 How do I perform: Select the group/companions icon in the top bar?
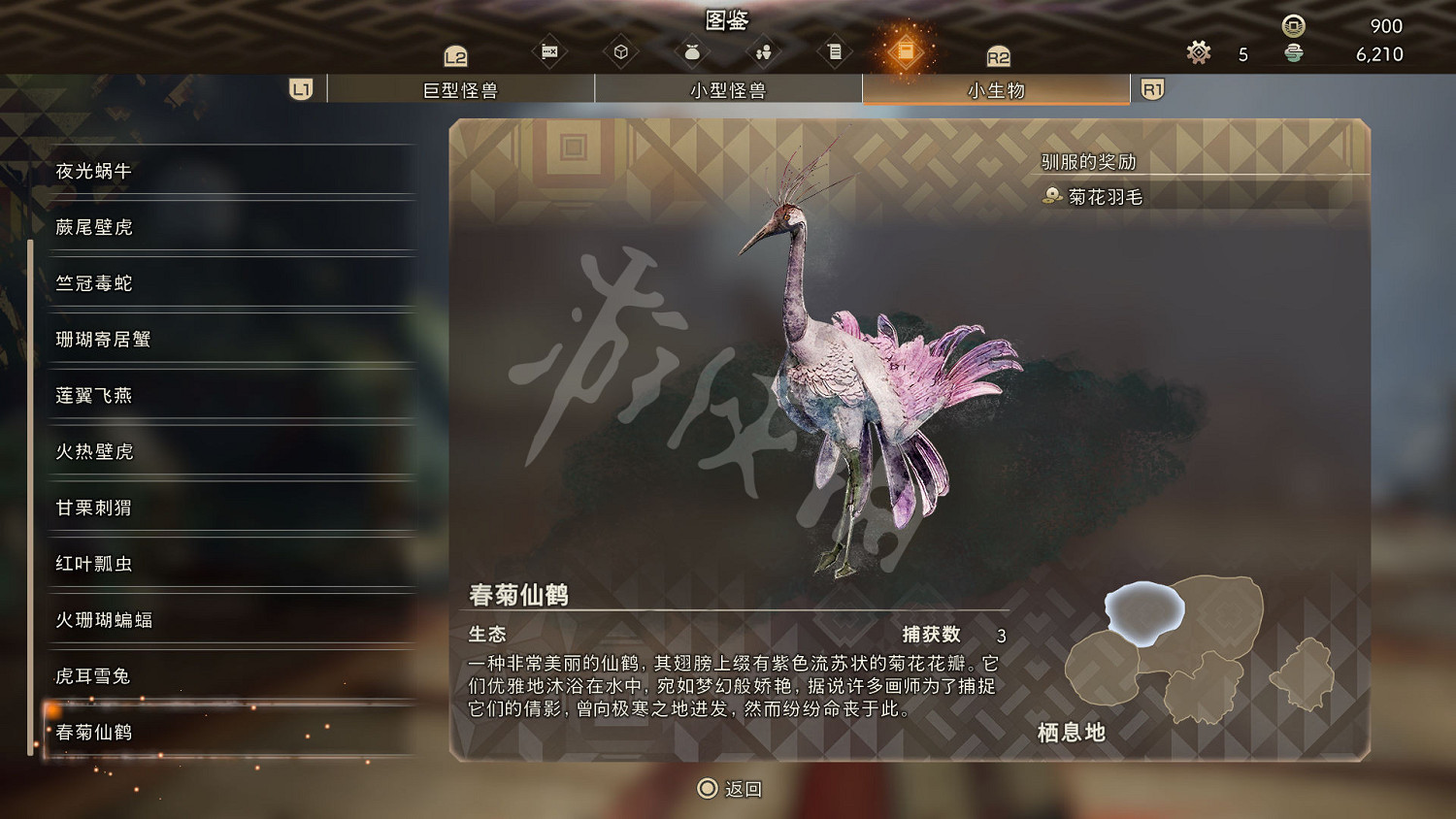click(x=763, y=50)
